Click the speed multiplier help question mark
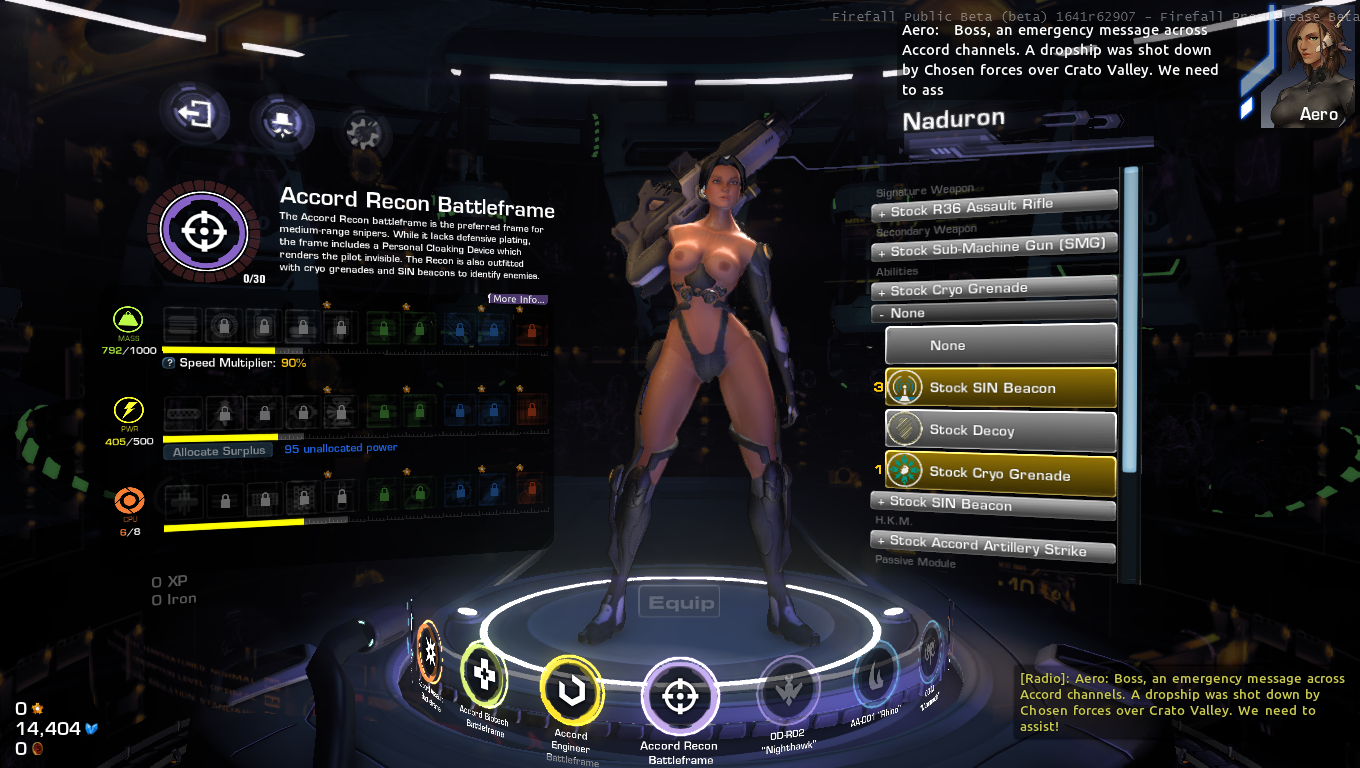Viewport: 1360px width, 768px height. pyautogui.click(x=169, y=363)
